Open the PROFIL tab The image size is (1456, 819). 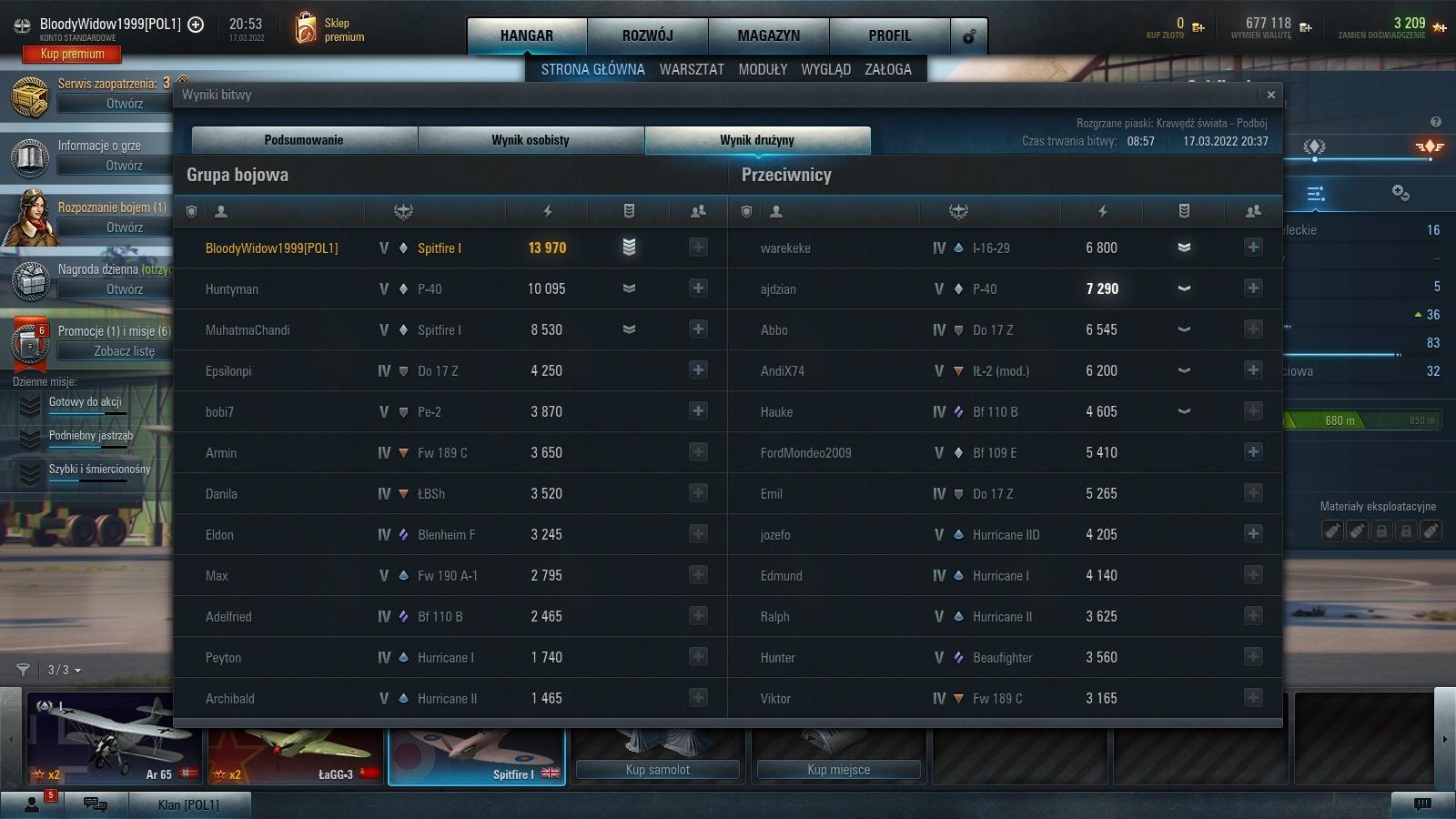click(x=889, y=35)
